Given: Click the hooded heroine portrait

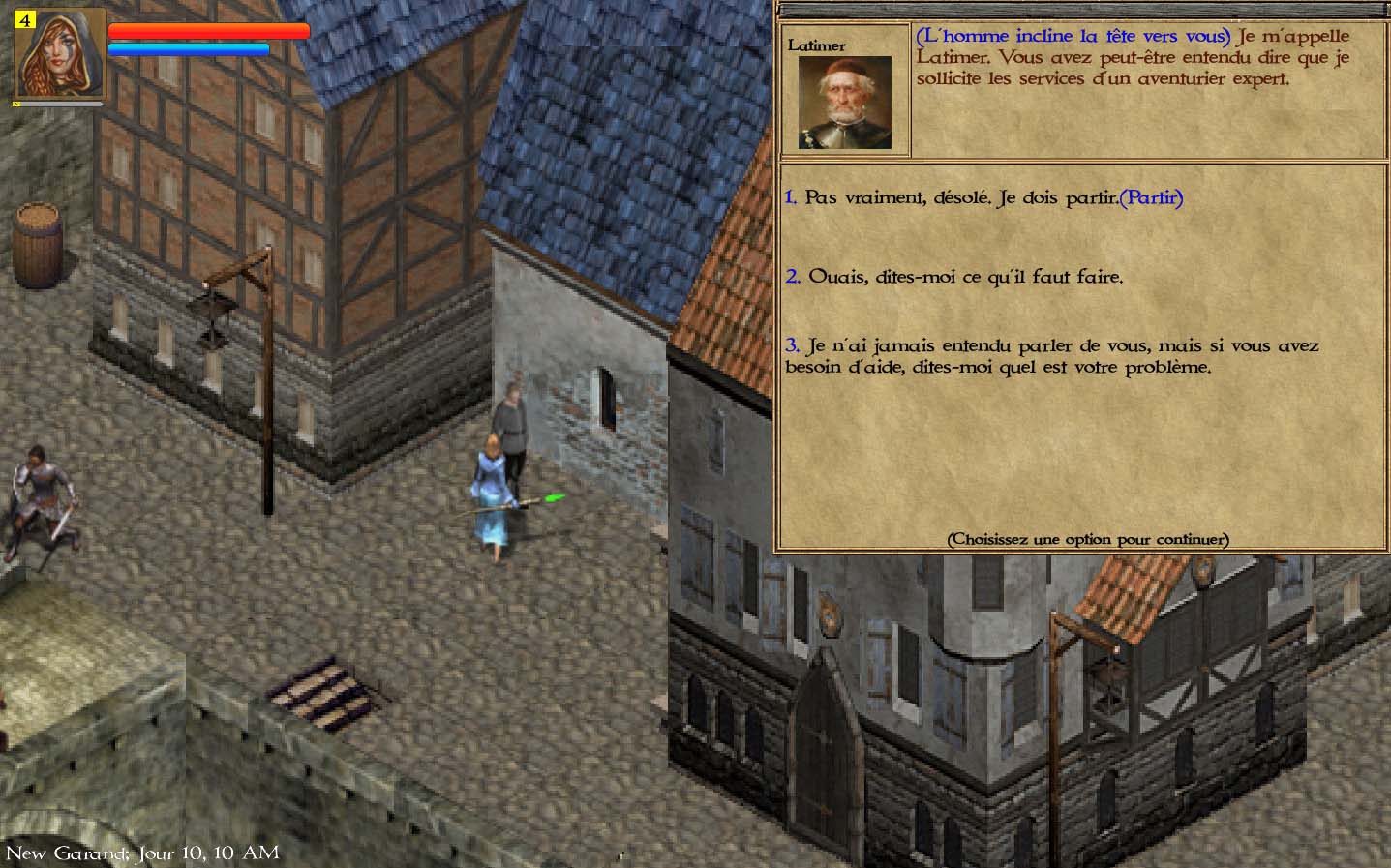Looking at the screenshot, I should 60,52.
